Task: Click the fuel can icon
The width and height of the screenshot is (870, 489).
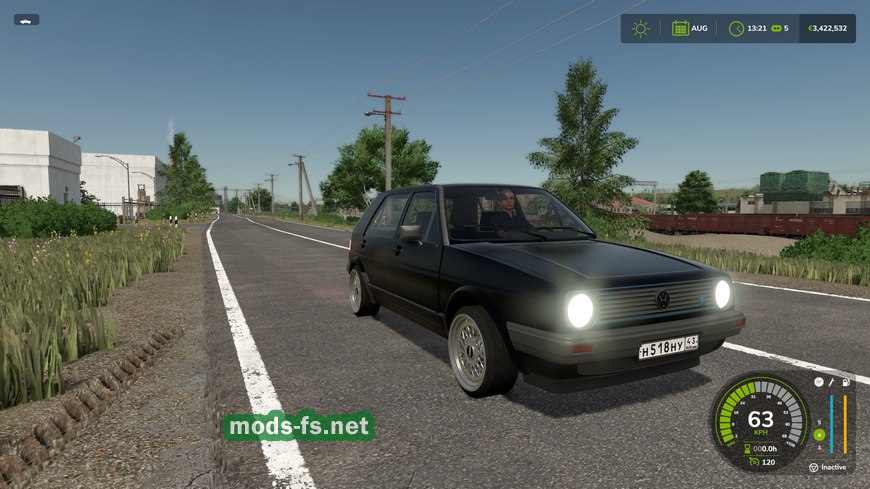Action: pyautogui.click(x=846, y=382)
